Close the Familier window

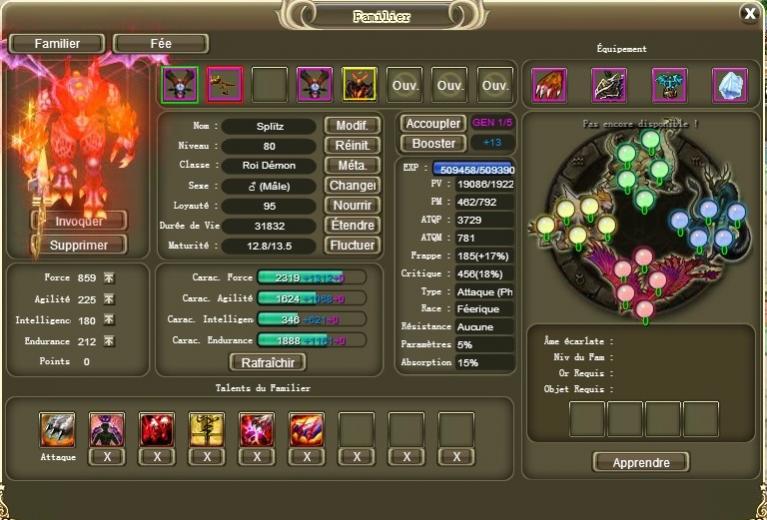749,13
